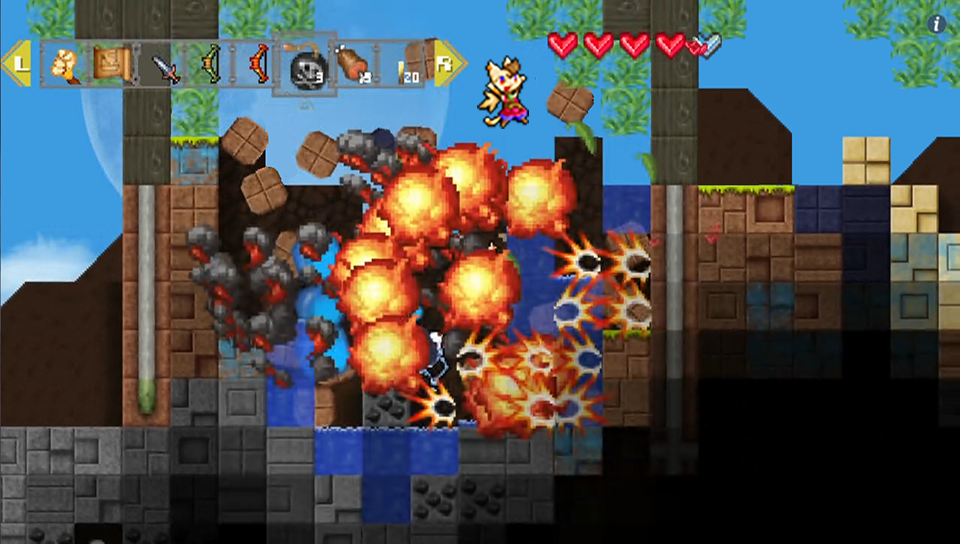Equip the sword from the hotbar
The image size is (960, 544).
160,66
